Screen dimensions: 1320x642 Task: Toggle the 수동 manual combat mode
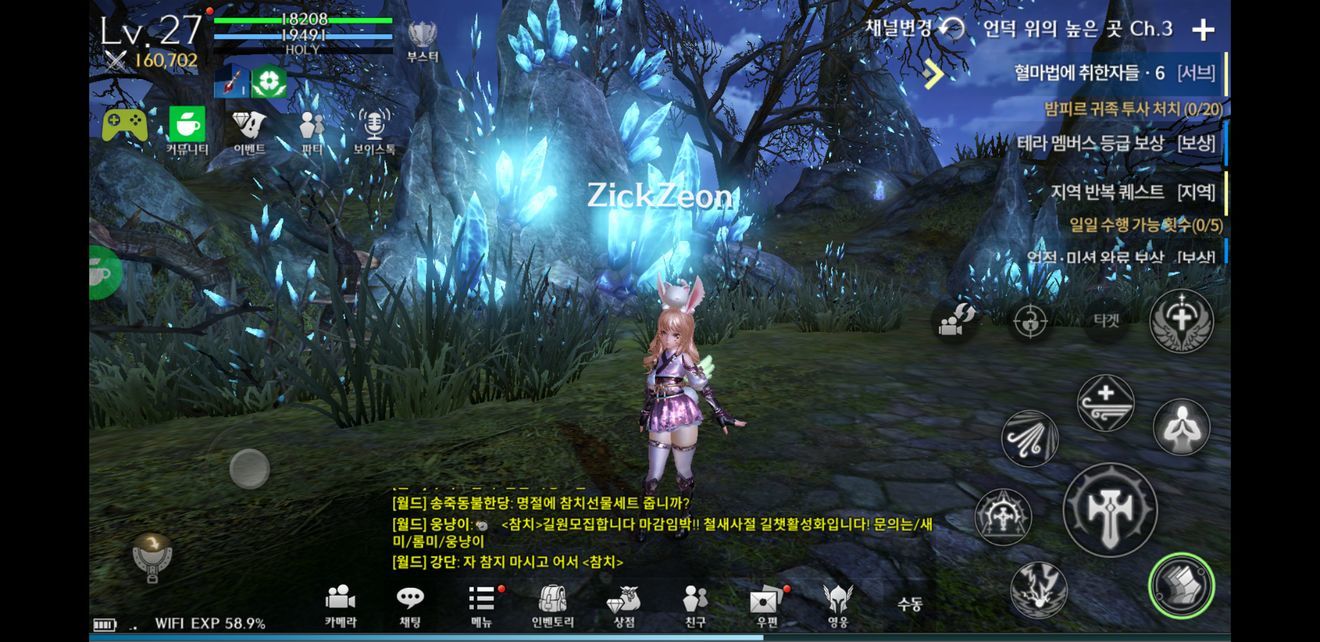tap(909, 604)
